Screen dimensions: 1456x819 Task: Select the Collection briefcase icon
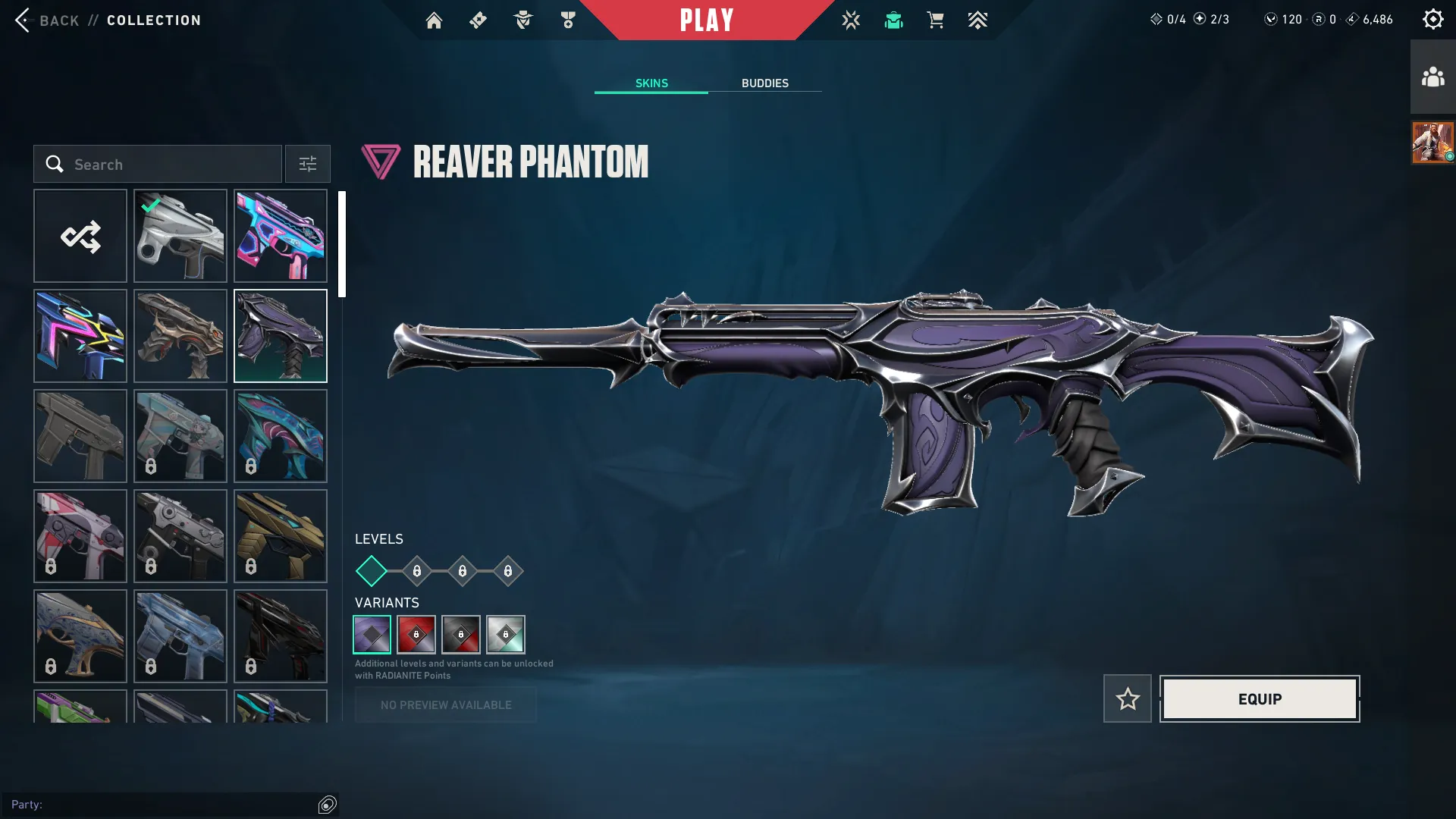[893, 20]
